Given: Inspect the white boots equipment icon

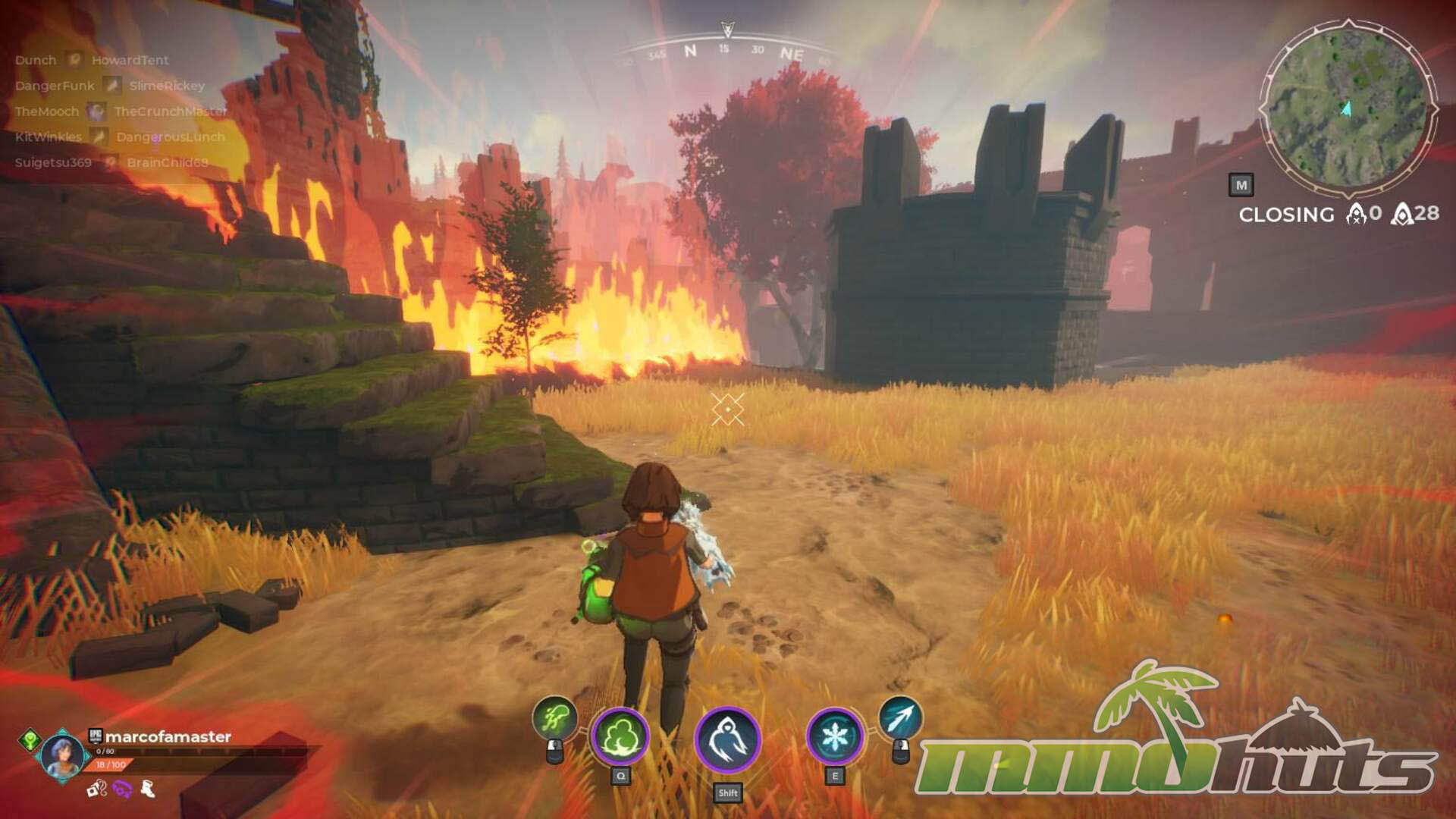Looking at the screenshot, I should pos(148,789).
